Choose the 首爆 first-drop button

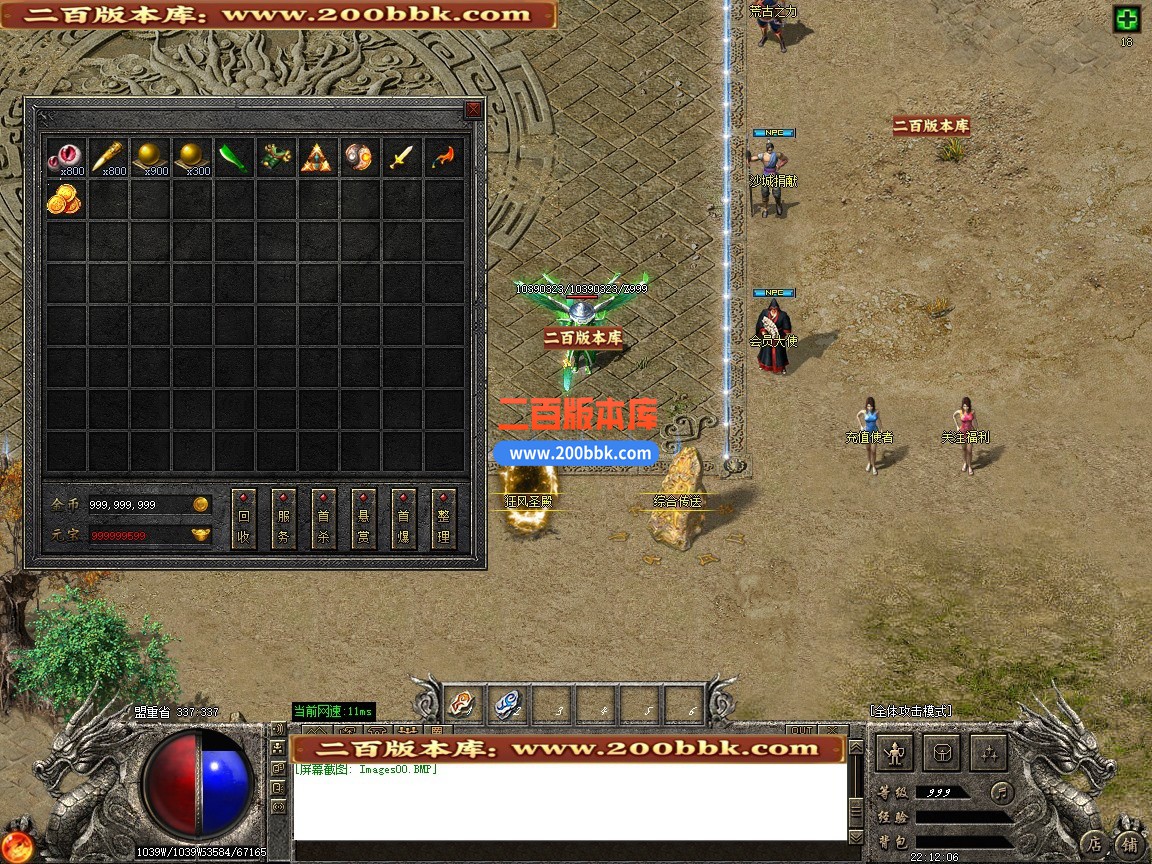(x=404, y=519)
